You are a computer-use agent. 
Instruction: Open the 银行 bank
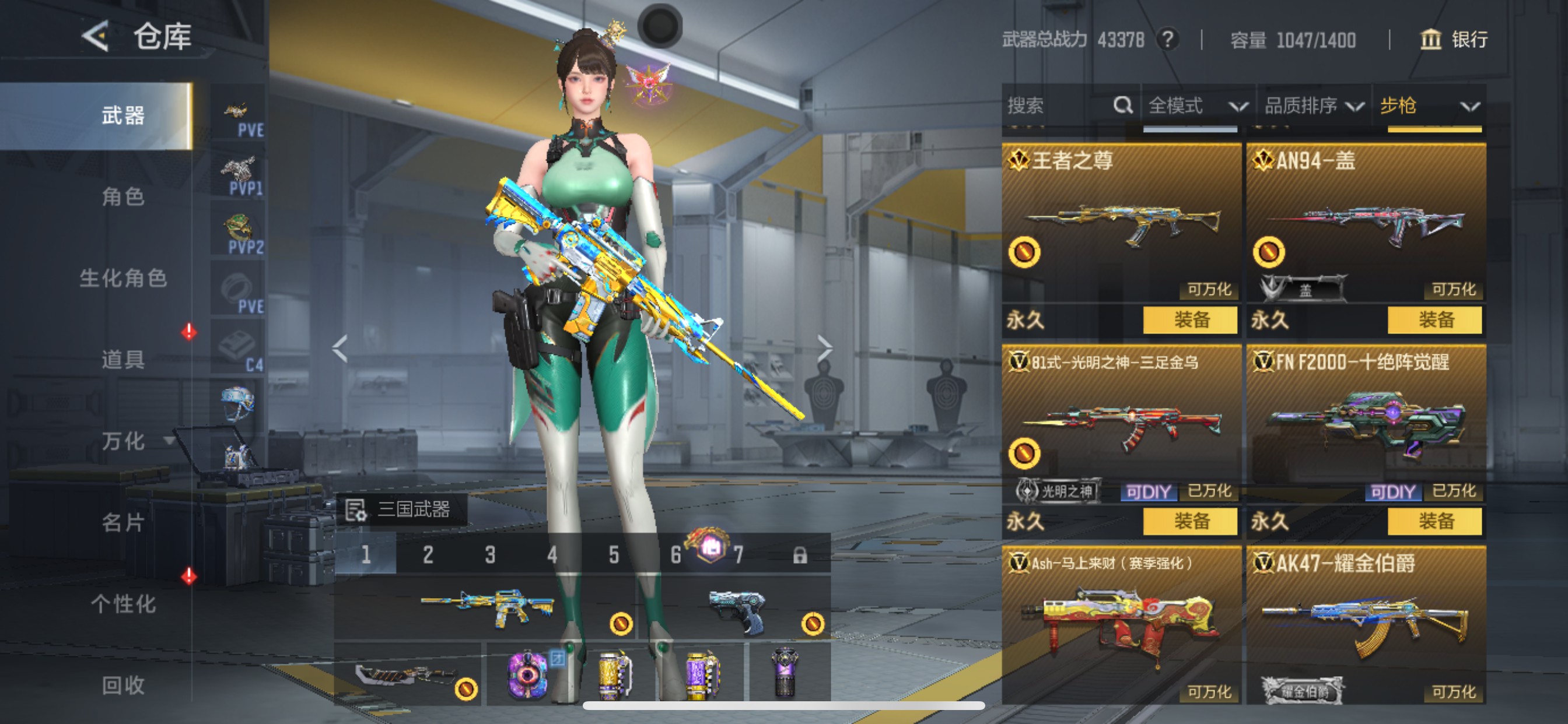pos(1454,40)
